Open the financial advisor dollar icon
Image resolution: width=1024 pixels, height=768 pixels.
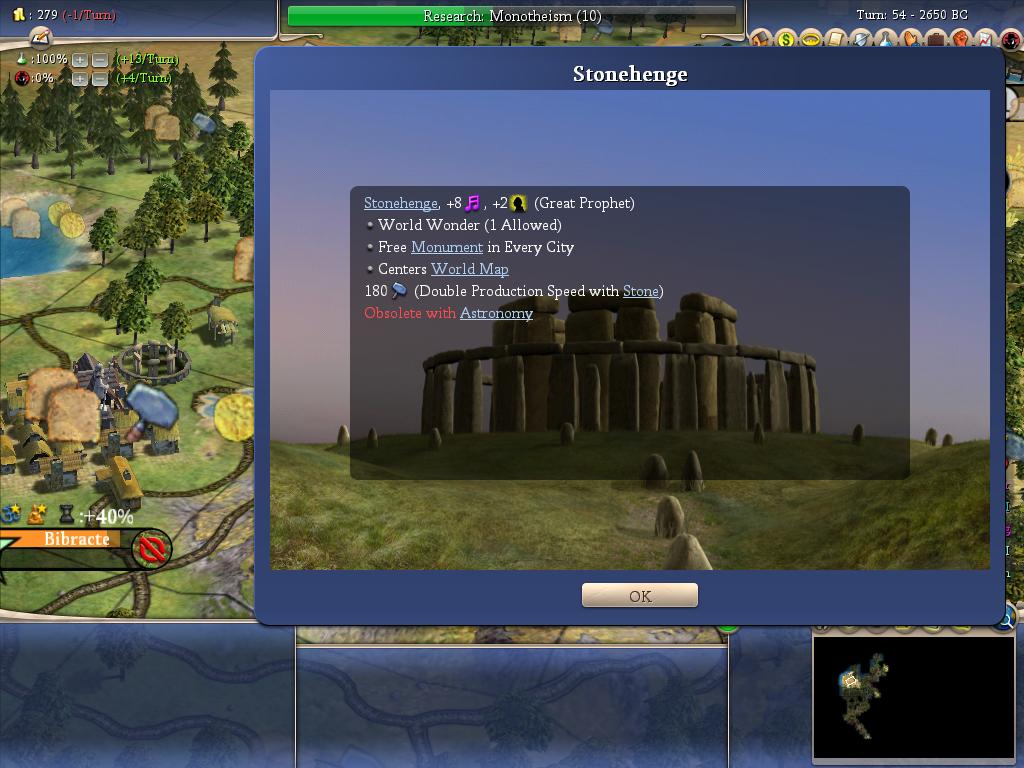(x=786, y=40)
